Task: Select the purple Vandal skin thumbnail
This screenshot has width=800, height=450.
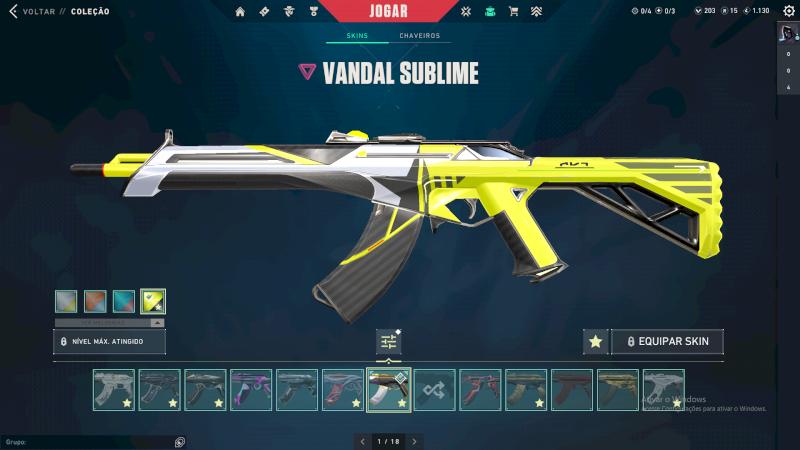Action: 251,390
